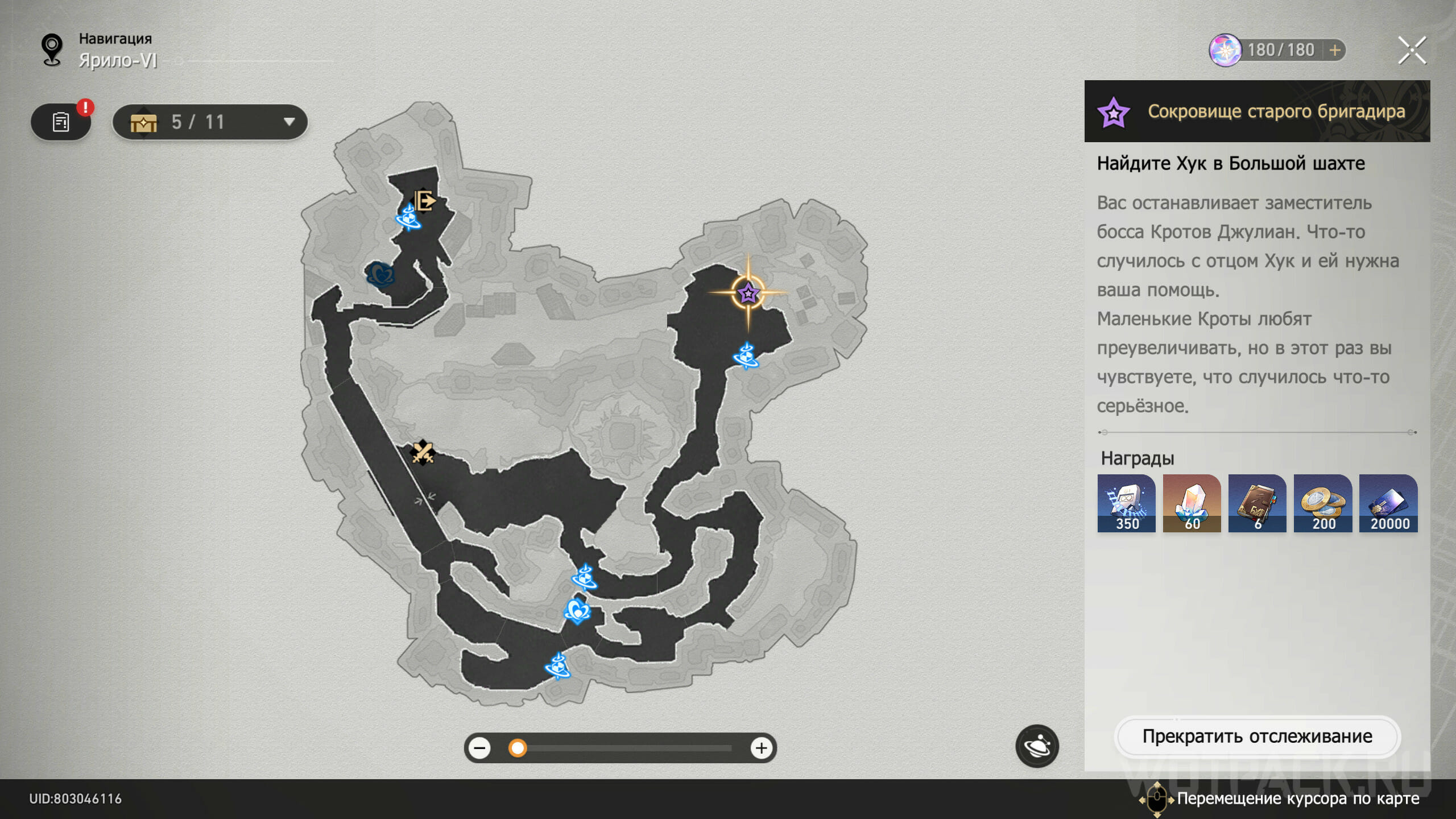The width and height of the screenshot is (1456, 819).
Task: Click 'Прекратить отслеживание' to stop tracking
Action: point(1257,737)
